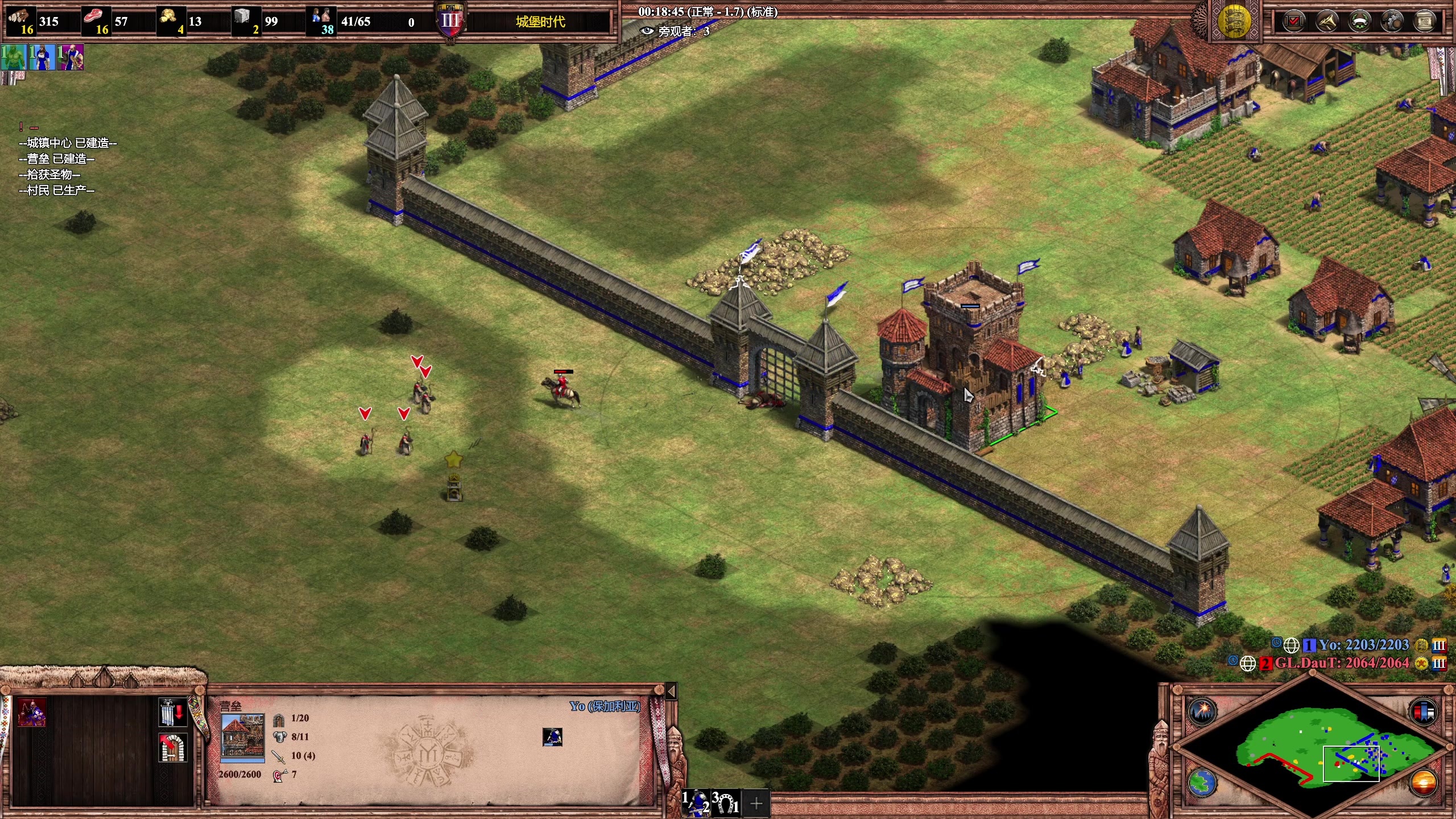Image resolution: width=1456 pixels, height=819 pixels.
Task: Click the rally banner with red arrow
Action: click(x=172, y=713)
